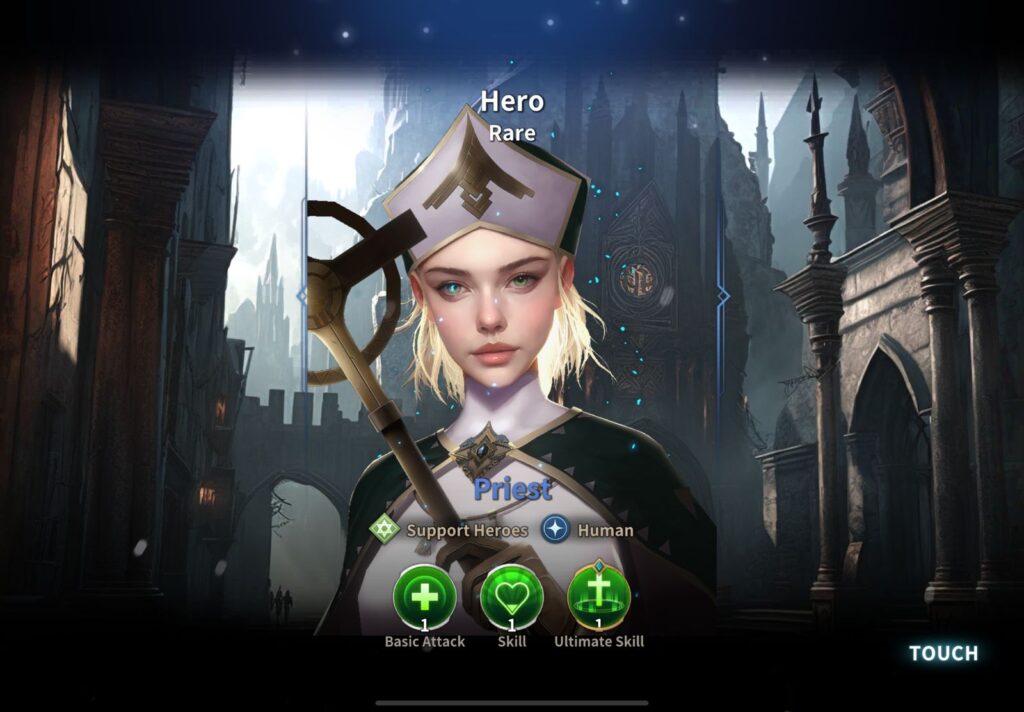
Task: Click the Support Heroes class icon
Action: click(x=384, y=529)
